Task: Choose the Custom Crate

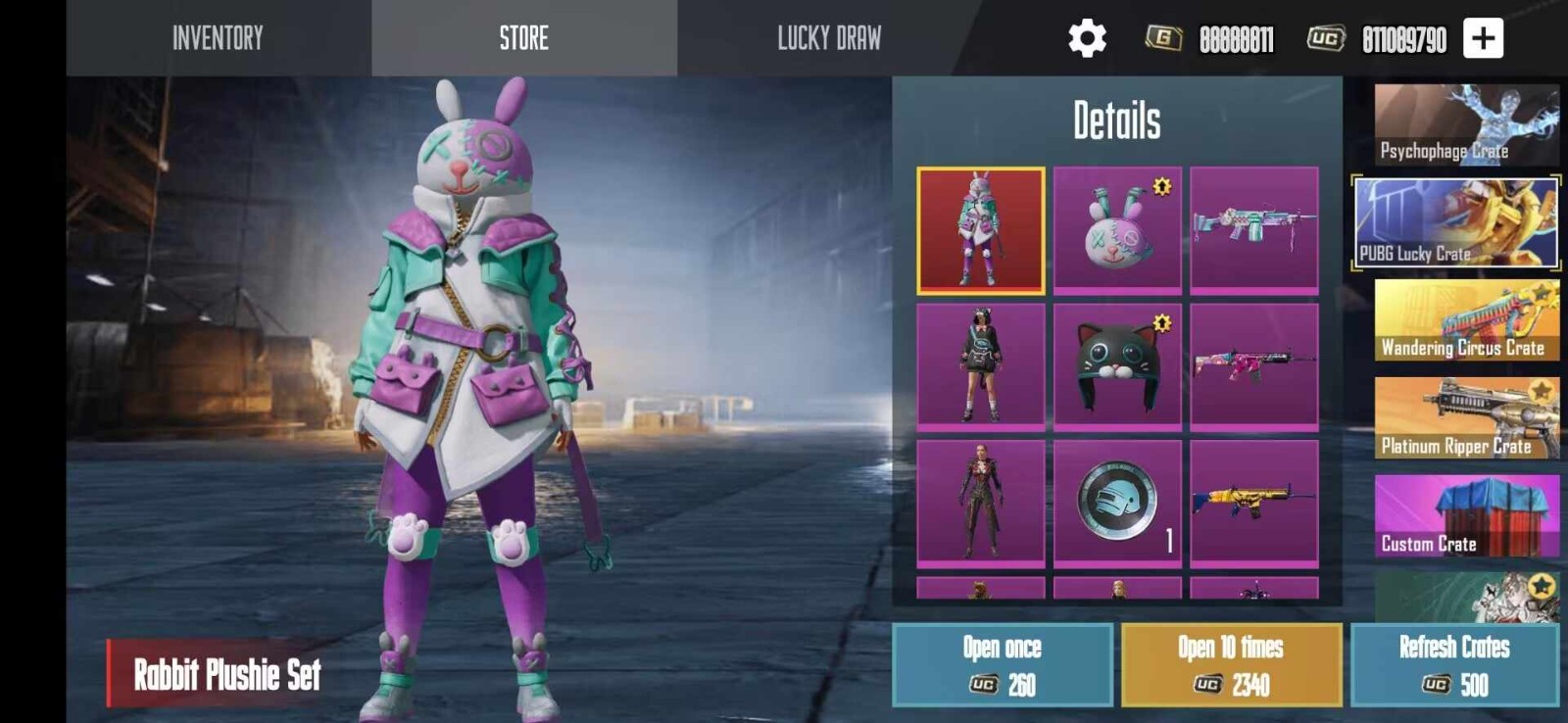Action: 1466,516
